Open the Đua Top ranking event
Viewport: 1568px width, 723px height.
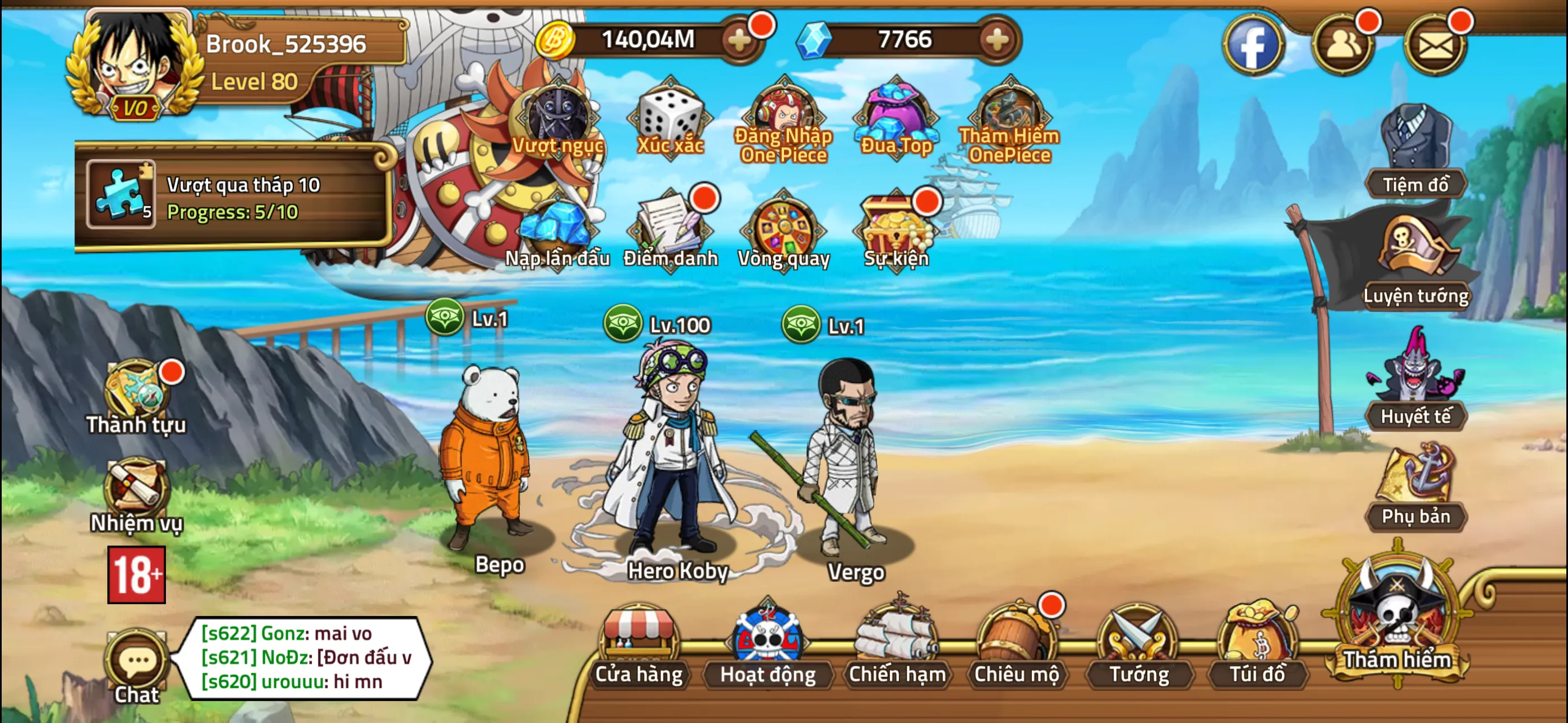pyautogui.click(x=896, y=115)
